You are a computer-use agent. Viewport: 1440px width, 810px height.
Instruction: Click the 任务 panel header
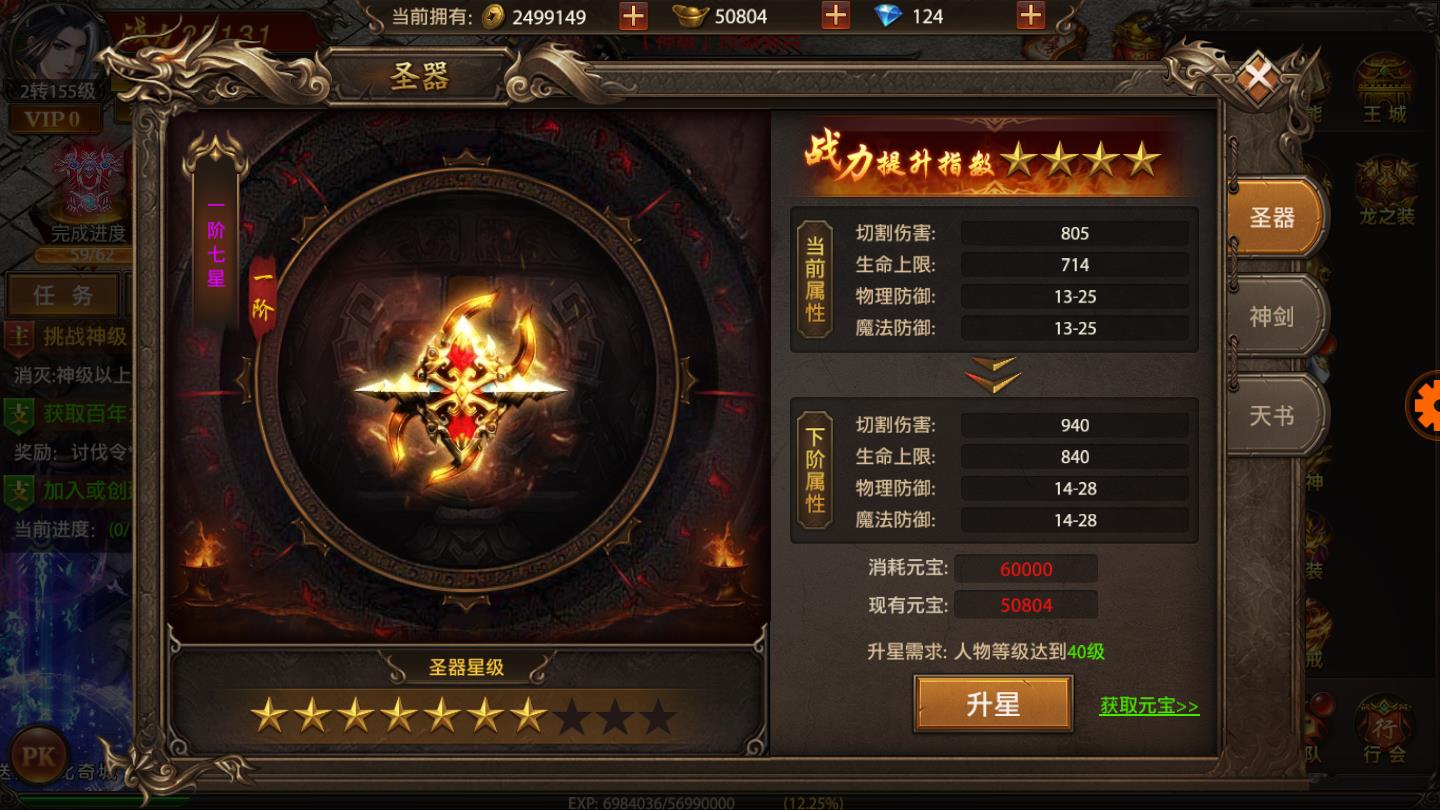click(x=63, y=295)
